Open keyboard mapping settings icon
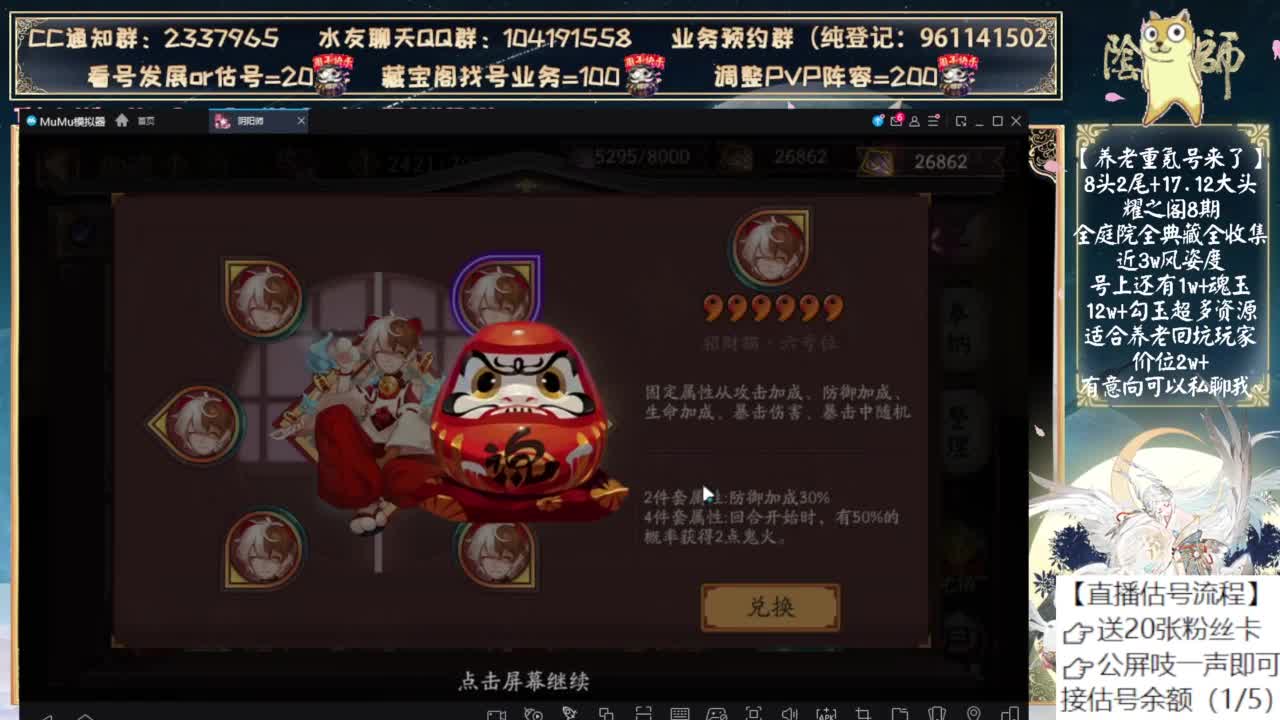The width and height of the screenshot is (1280, 720). tap(682, 712)
